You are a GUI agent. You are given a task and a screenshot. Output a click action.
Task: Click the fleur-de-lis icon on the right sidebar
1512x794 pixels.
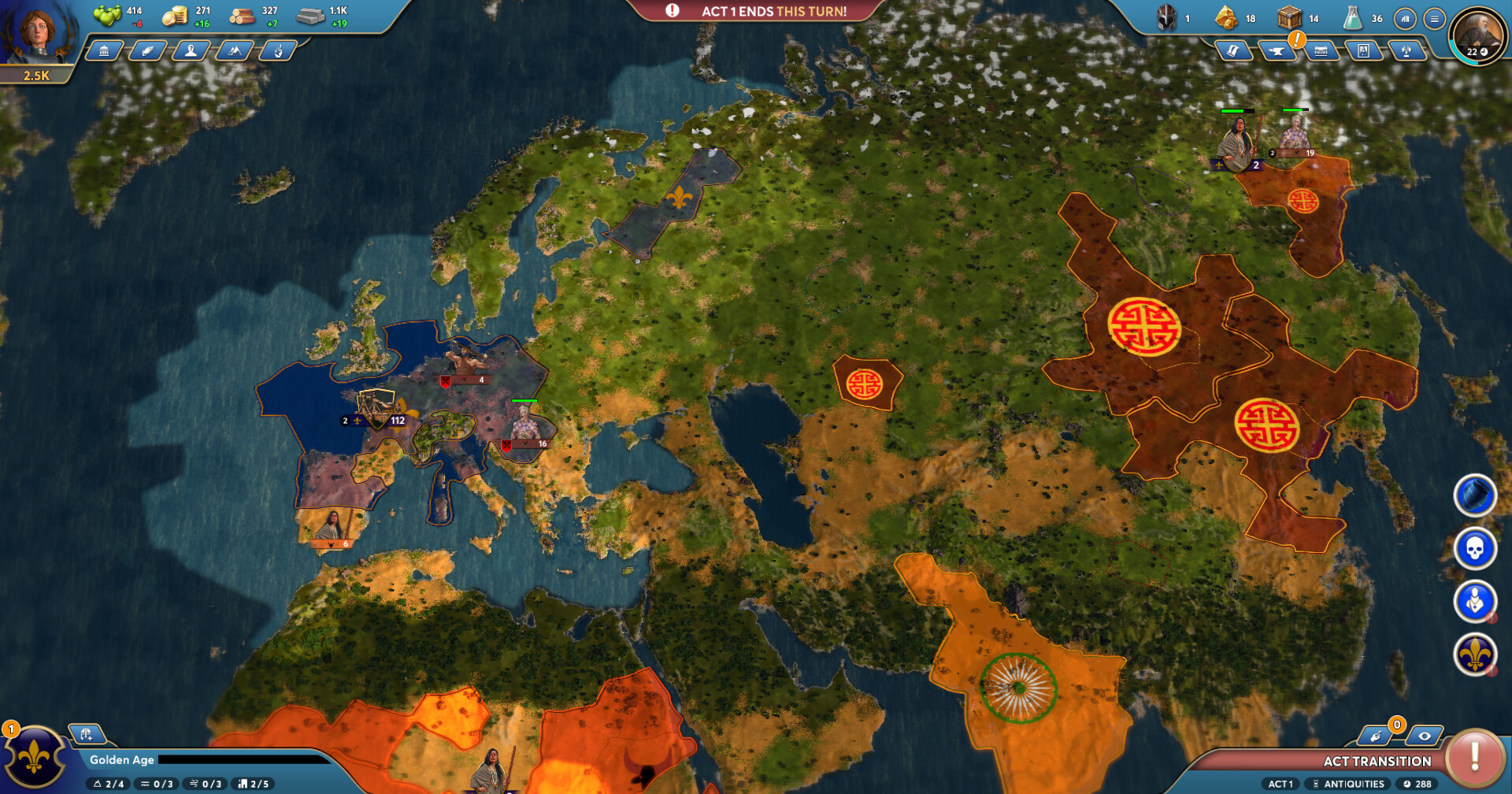[1474, 652]
